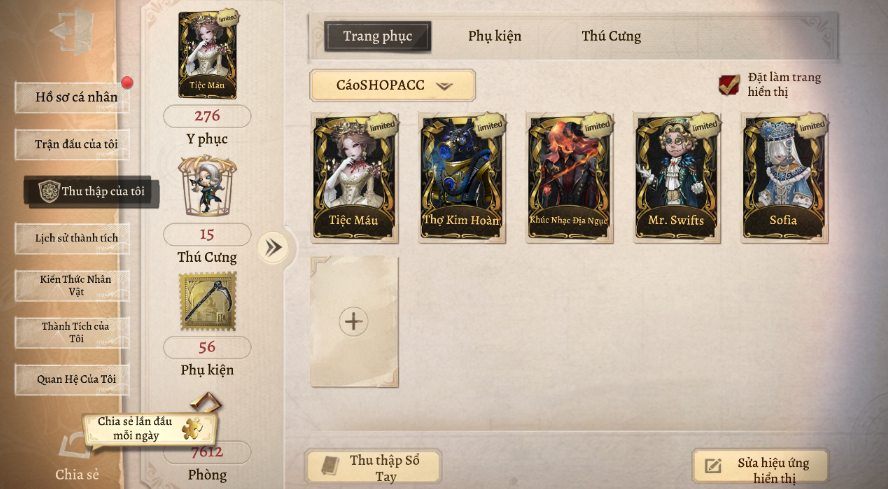Image resolution: width=888 pixels, height=489 pixels.
Task: Toggle Đặt làm trang hiển thị checkbox
Action: tap(730, 85)
